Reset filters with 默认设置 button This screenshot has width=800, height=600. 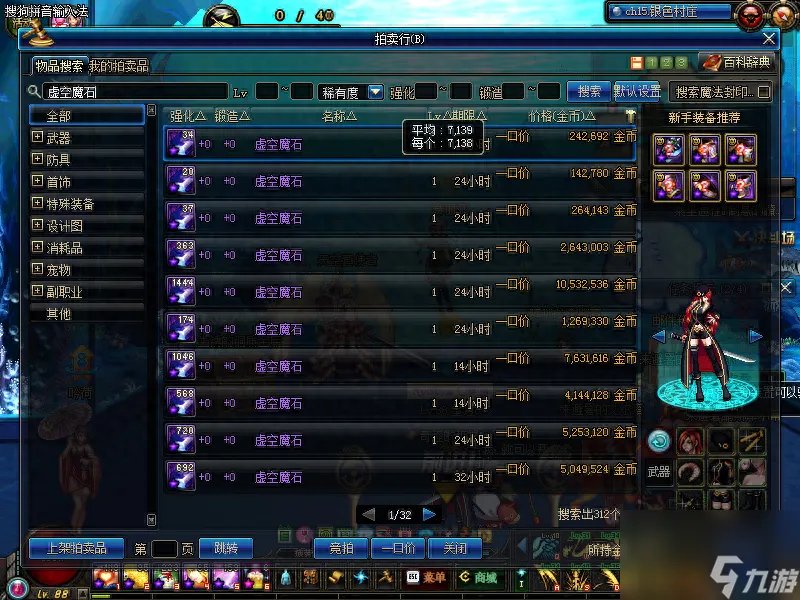coord(637,91)
